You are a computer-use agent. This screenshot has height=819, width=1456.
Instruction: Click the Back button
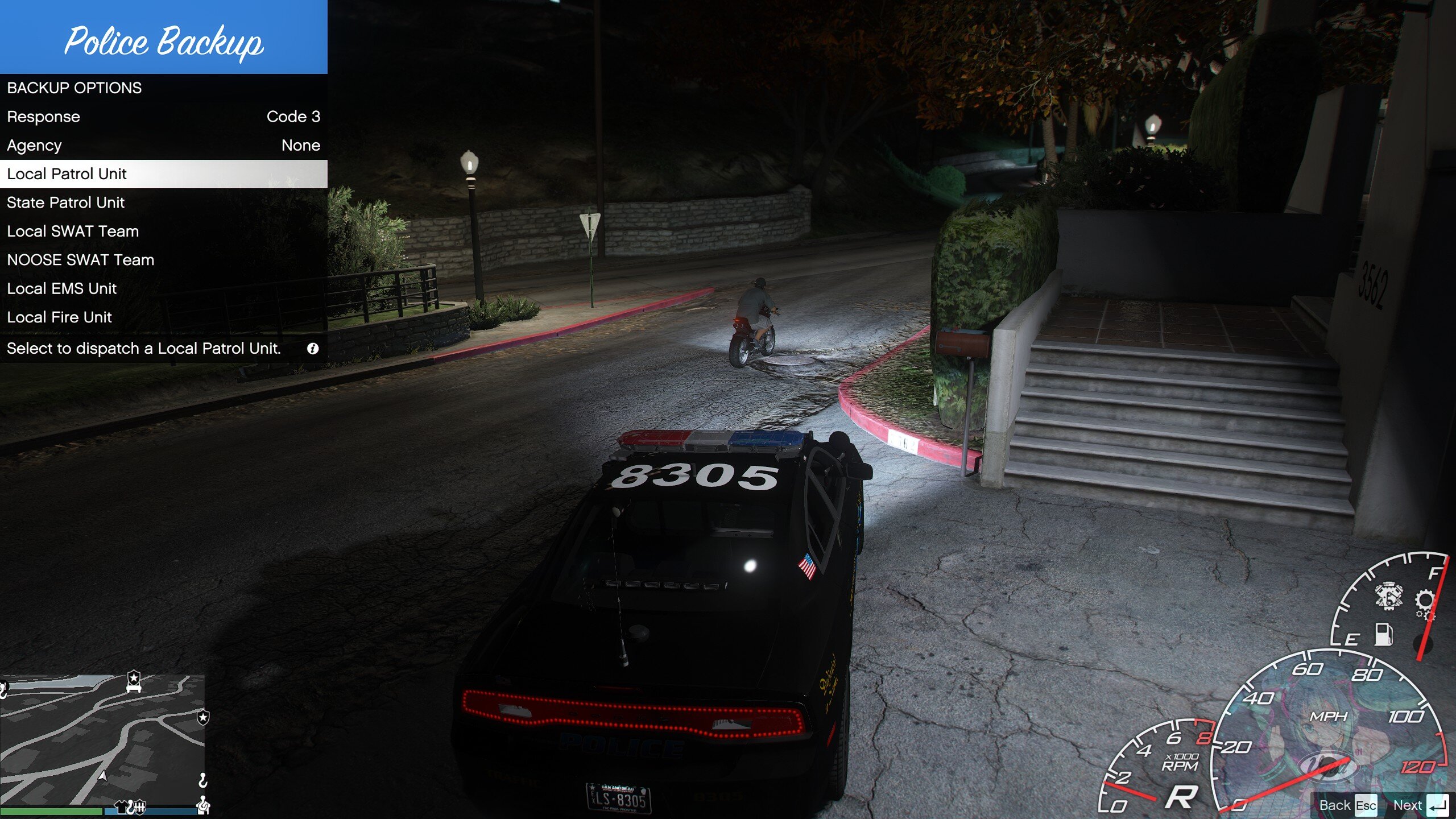click(1347, 805)
